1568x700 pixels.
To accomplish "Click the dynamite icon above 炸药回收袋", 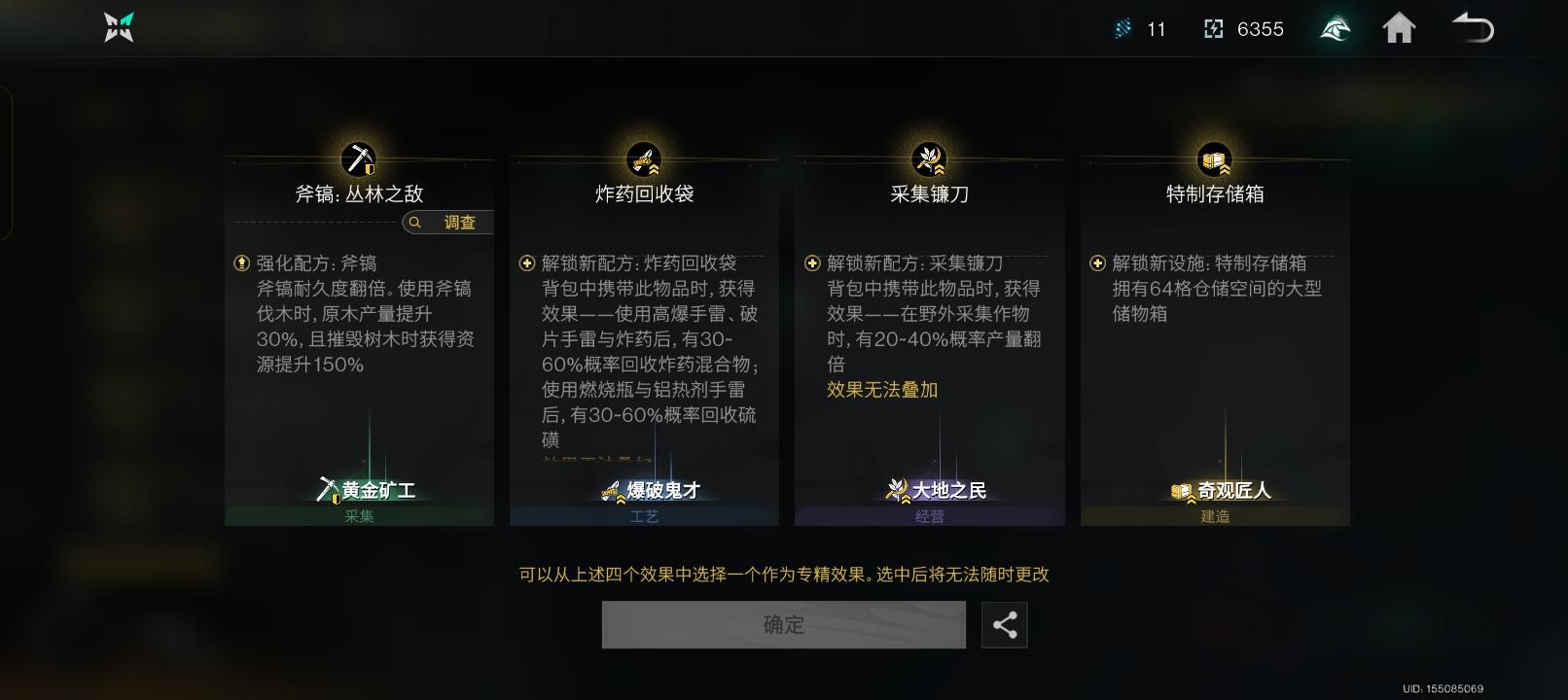I will click(x=644, y=158).
